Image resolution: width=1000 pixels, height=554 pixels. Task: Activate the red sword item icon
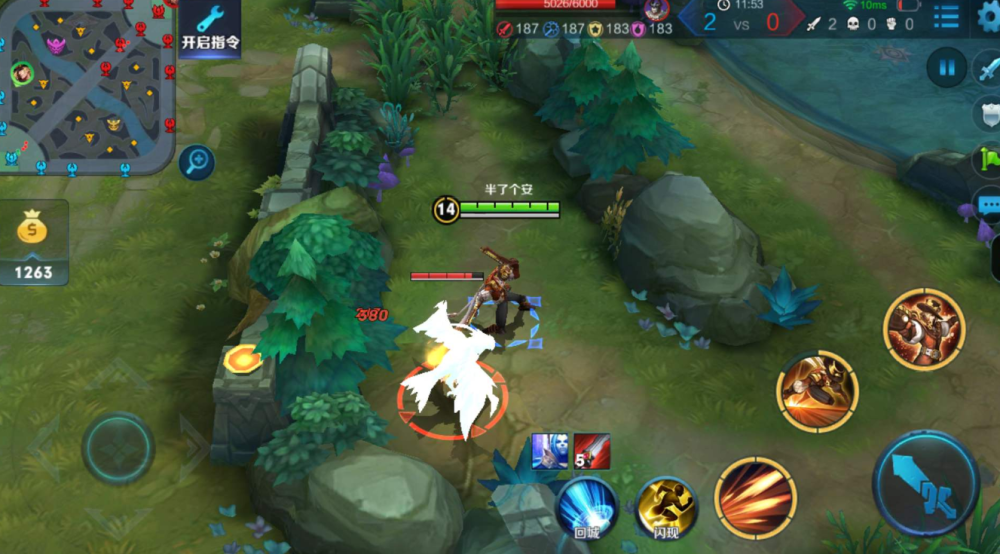pyautogui.click(x=591, y=452)
